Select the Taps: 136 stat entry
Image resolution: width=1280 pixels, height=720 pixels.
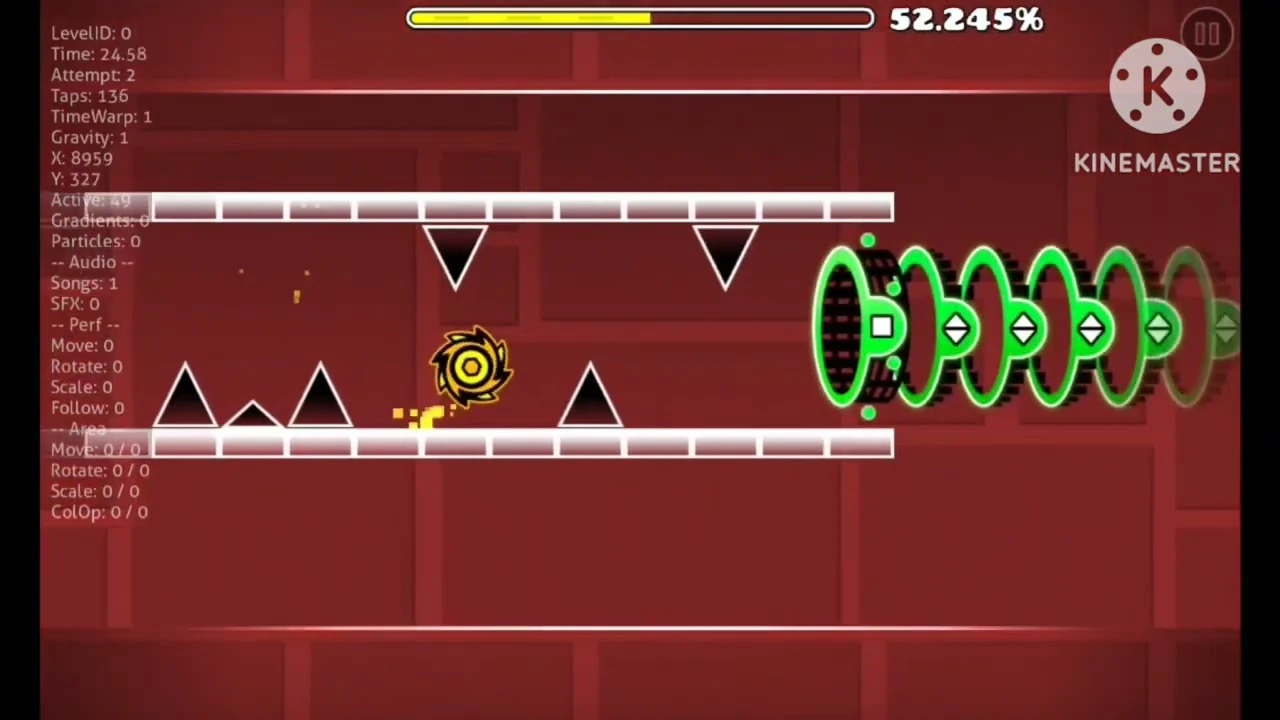coord(89,95)
